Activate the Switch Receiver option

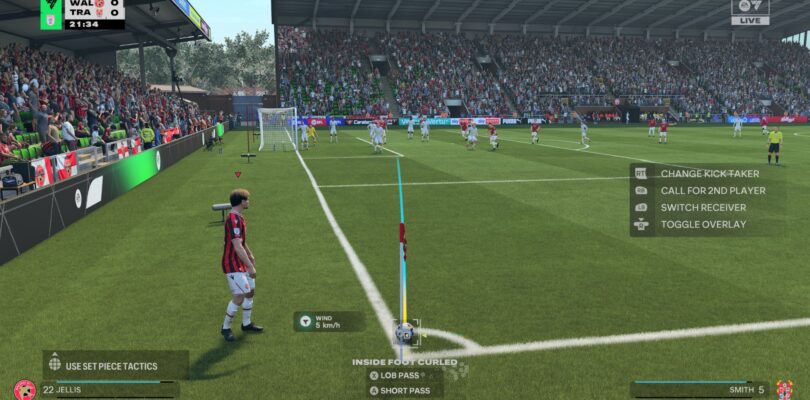[702, 207]
